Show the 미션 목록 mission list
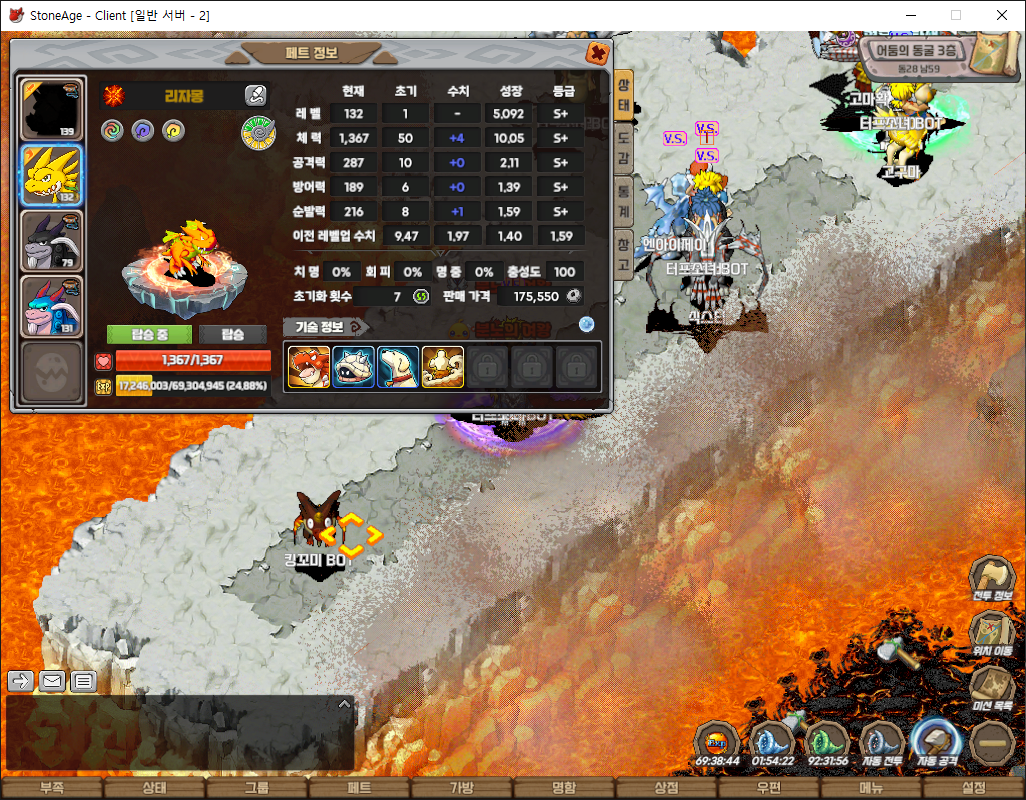This screenshot has height=800, width=1026. 990,686
